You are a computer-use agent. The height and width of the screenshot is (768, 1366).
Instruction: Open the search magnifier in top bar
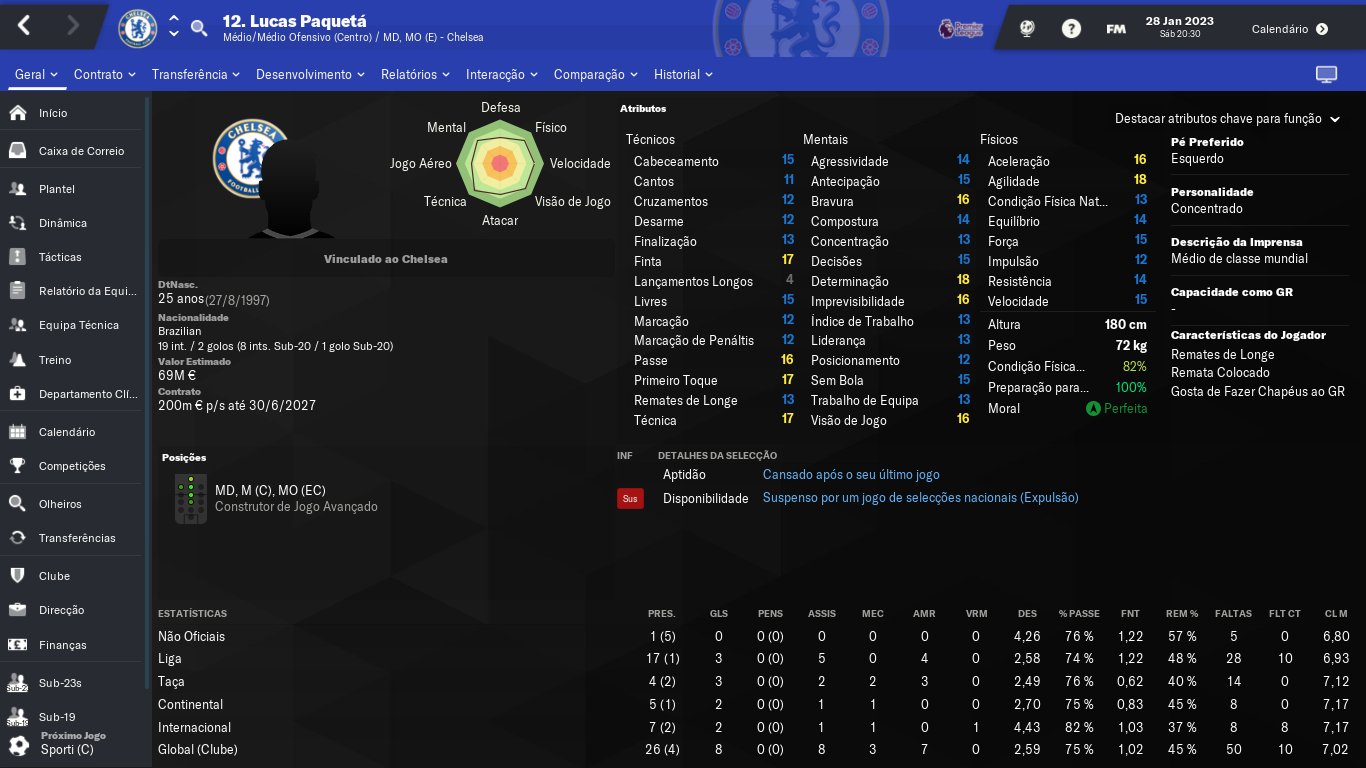(x=199, y=28)
